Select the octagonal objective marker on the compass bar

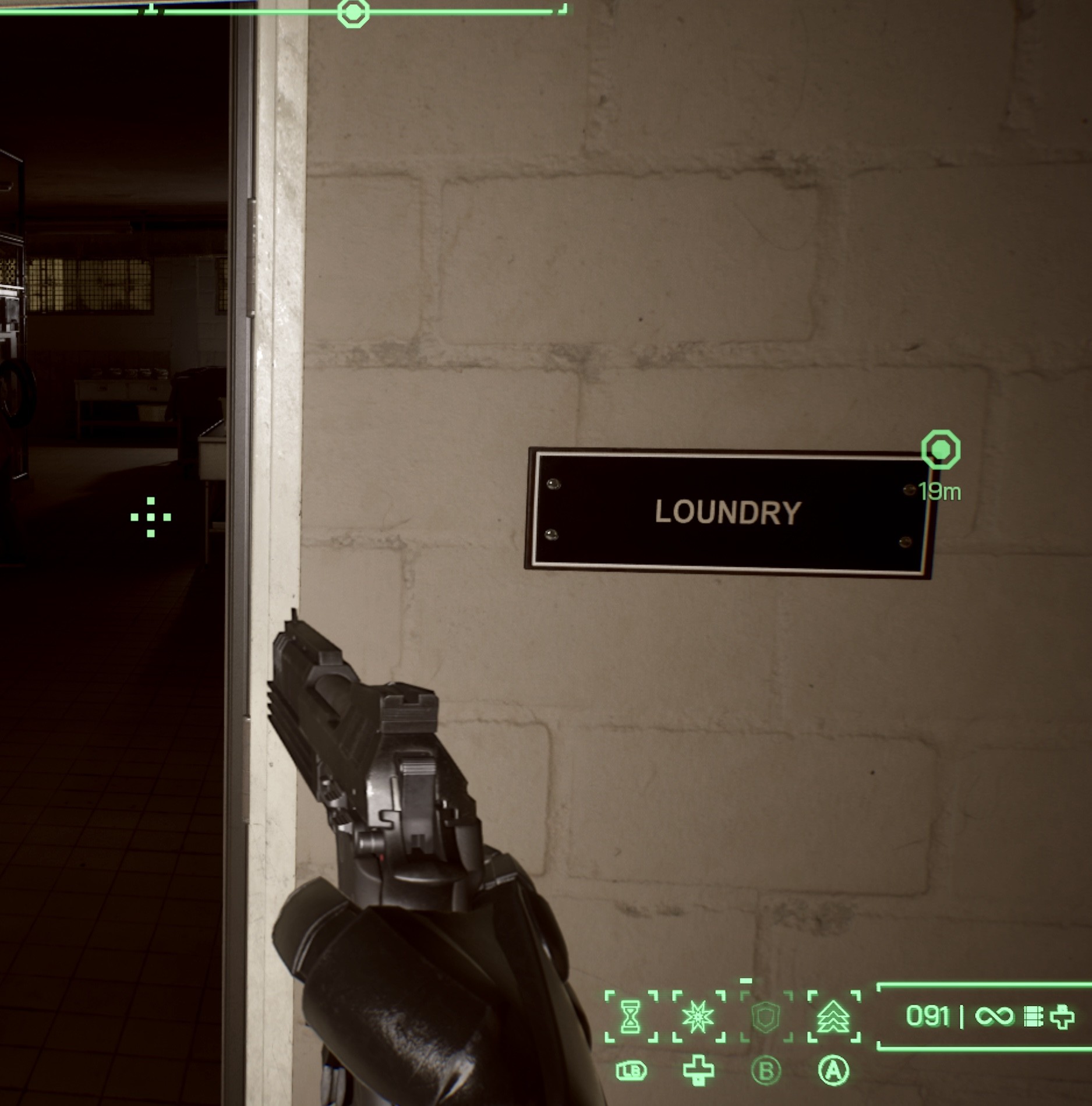coord(353,12)
